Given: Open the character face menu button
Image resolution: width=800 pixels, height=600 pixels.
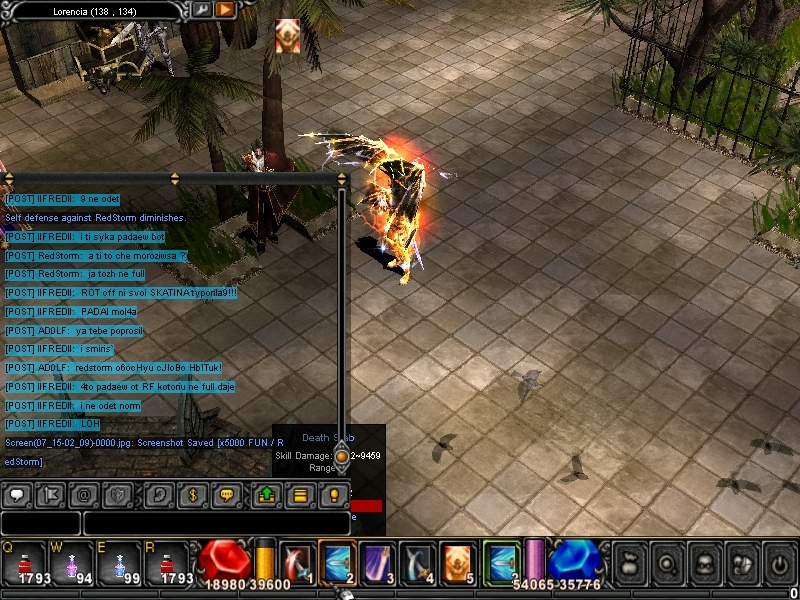Looking at the screenshot, I should click(x=705, y=563).
